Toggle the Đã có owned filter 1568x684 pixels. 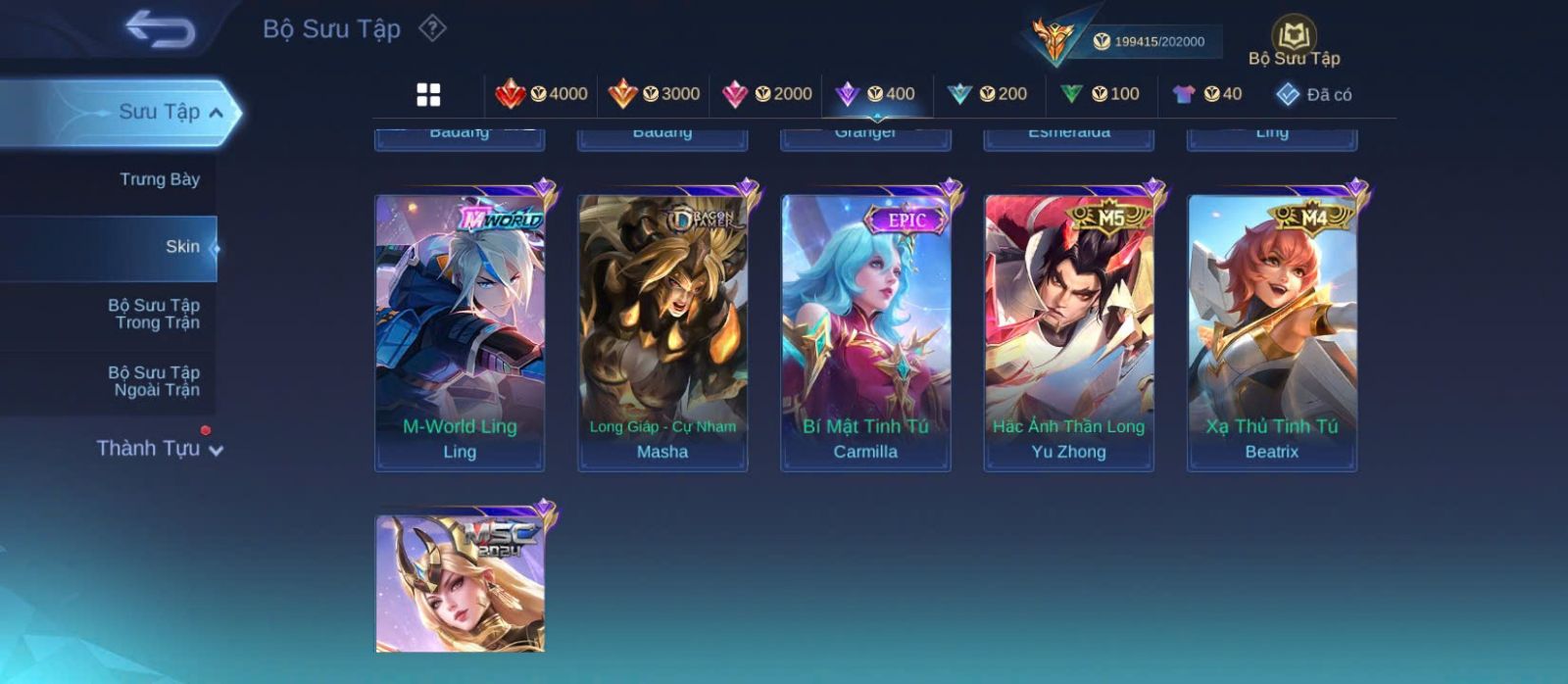click(1313, 94)
